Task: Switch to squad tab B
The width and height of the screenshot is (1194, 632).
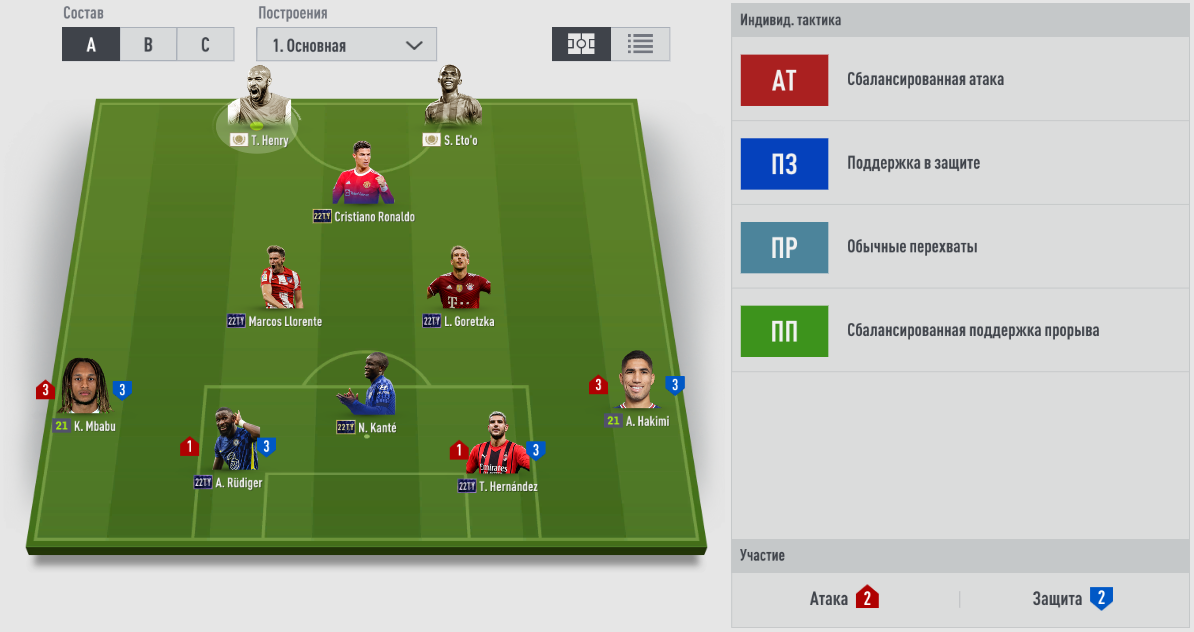Action: tap(148, 45)
